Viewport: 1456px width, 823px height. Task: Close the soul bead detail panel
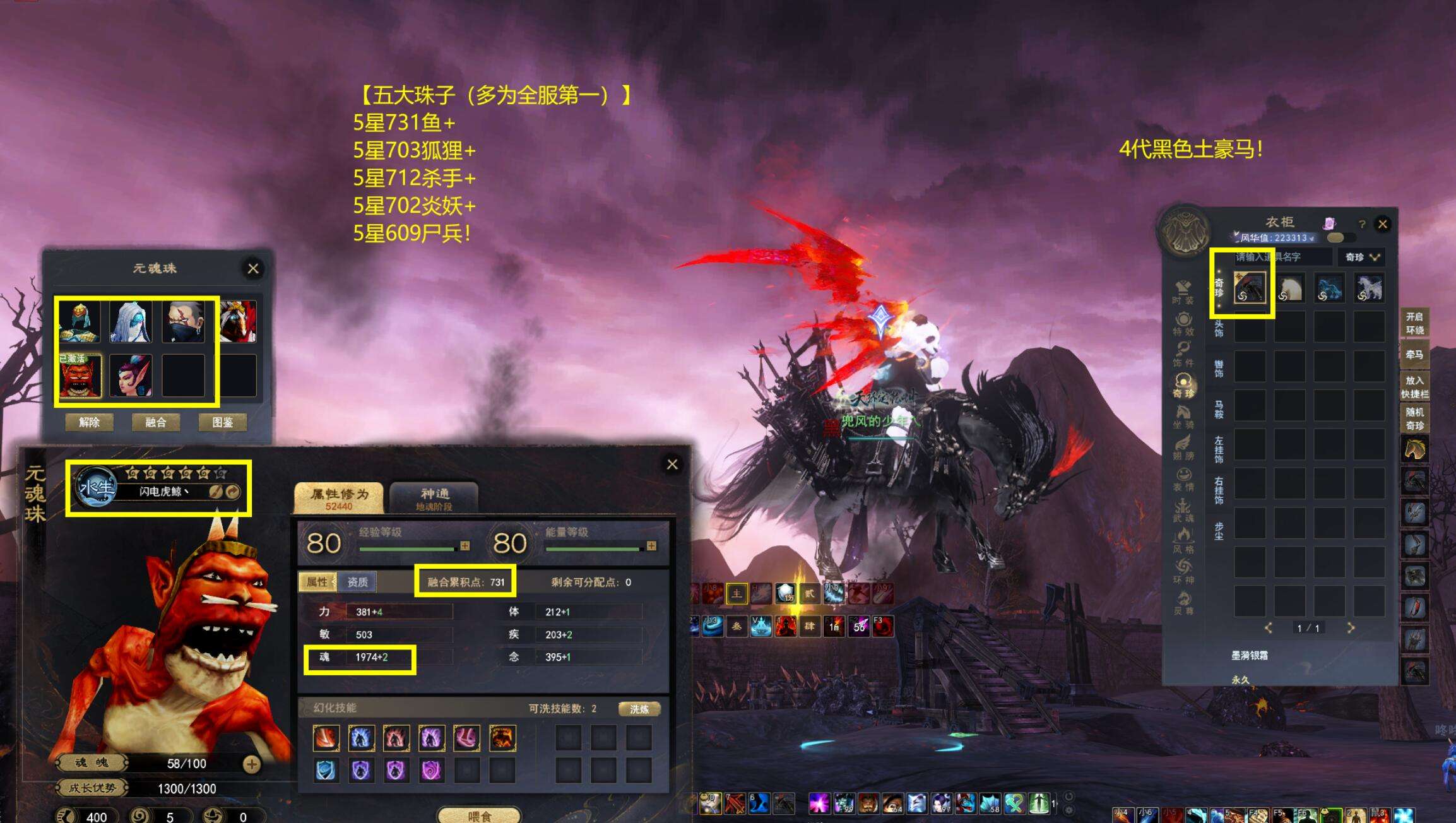pyautogui.click(x=672, y=465)
